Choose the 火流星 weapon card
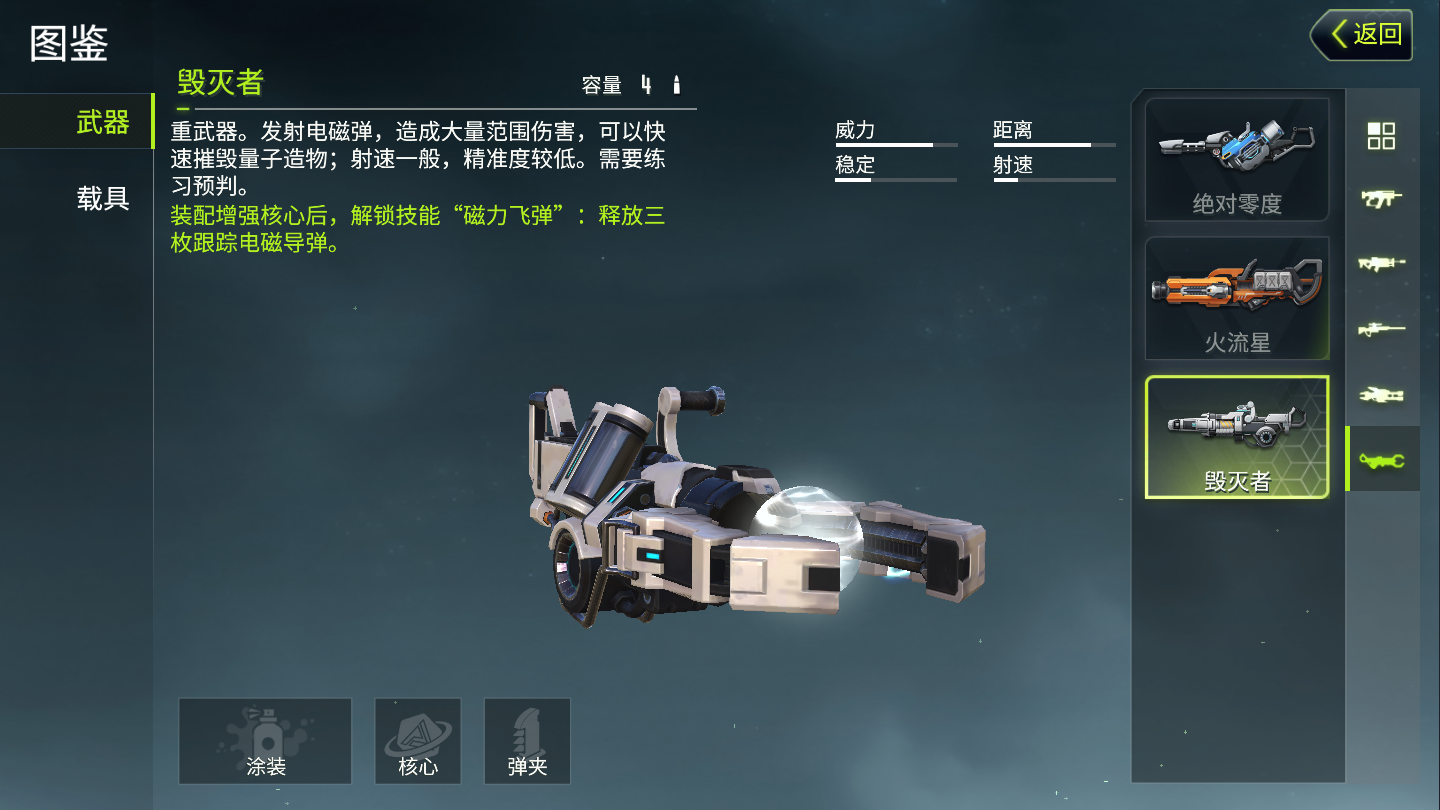Viewport: 1440px width, 810px height. pyautogui.click(x=1237, y=298)
